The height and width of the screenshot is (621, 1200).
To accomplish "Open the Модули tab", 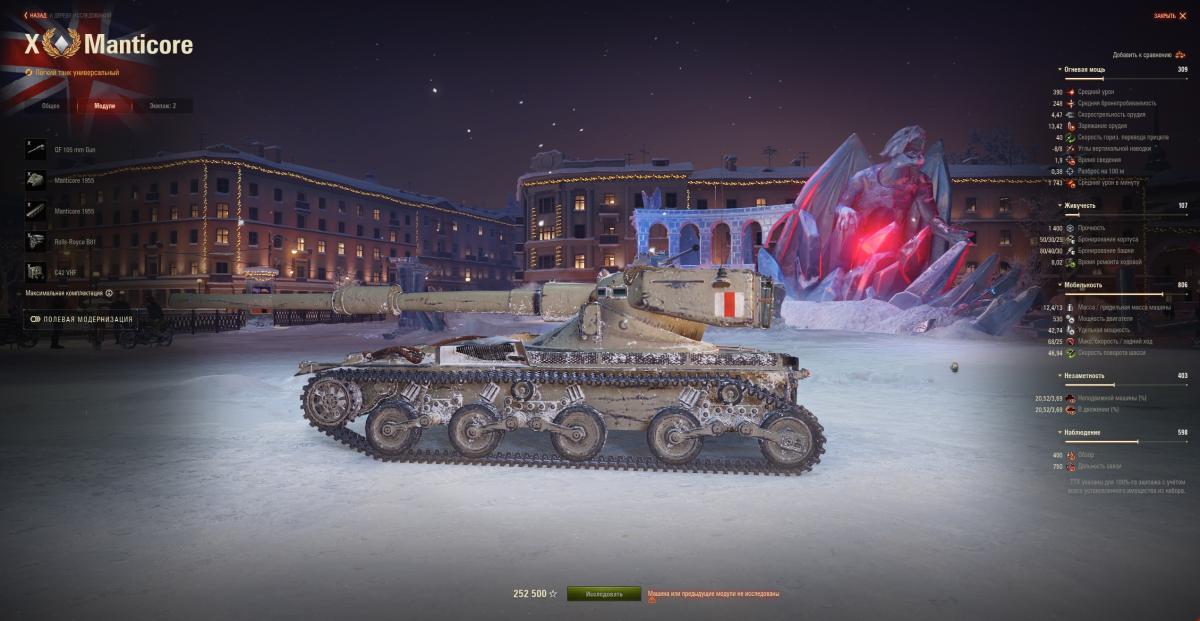I will tap(104, 105).
